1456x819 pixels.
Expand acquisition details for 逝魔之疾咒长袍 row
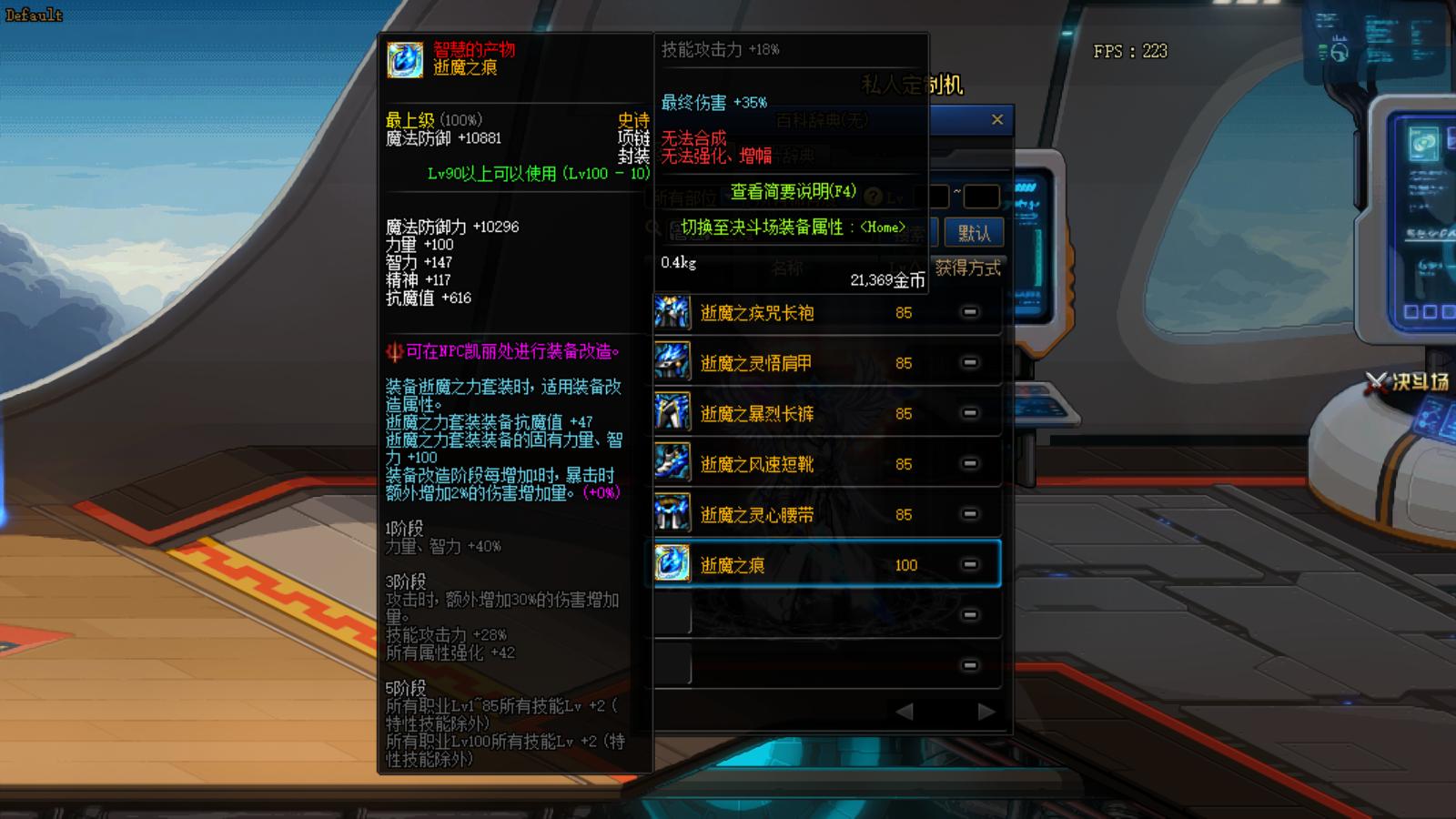(x=967, y=312)
